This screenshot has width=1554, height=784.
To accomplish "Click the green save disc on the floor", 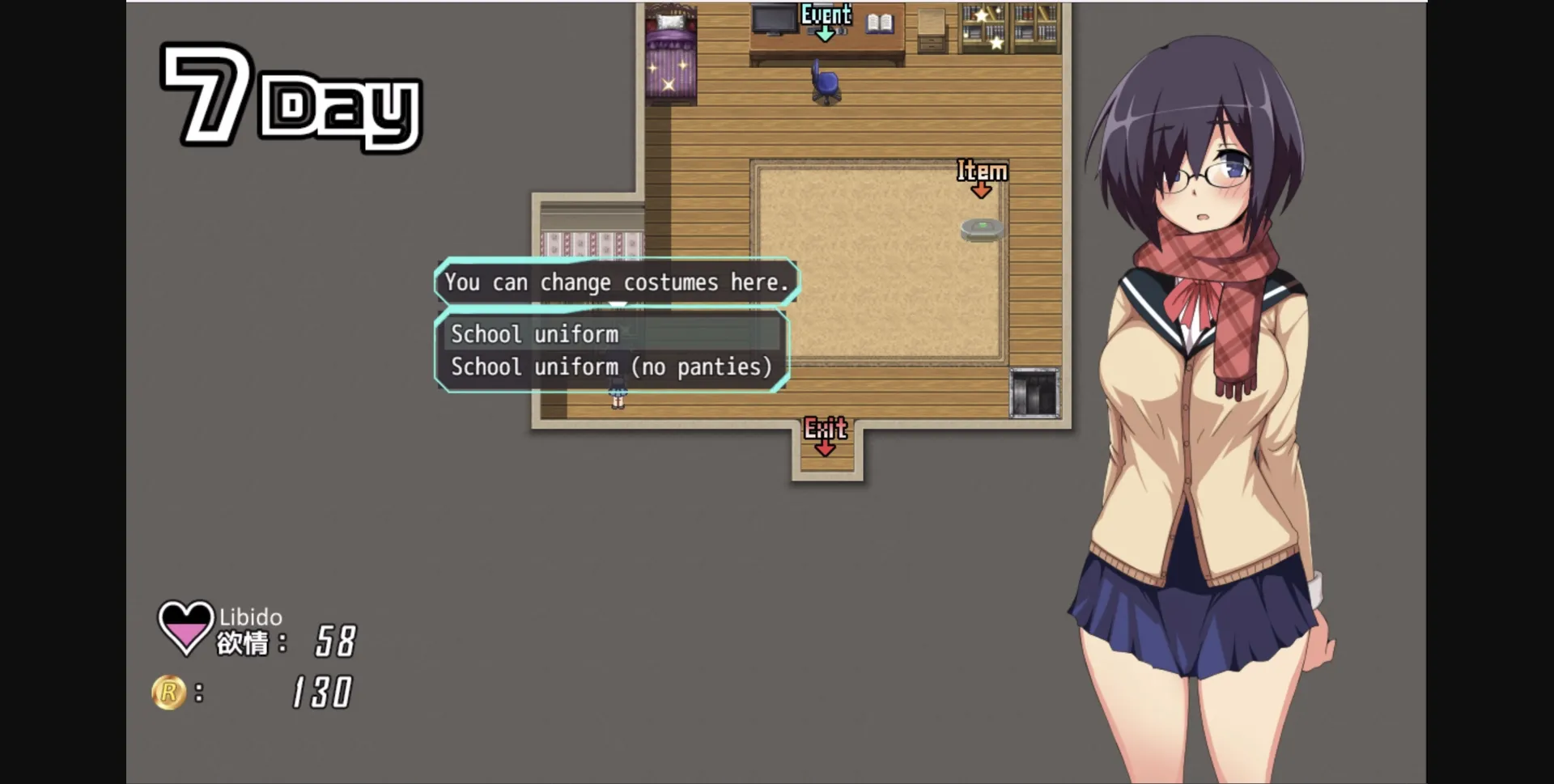I will pyautogui.click(x=982, y=229).
